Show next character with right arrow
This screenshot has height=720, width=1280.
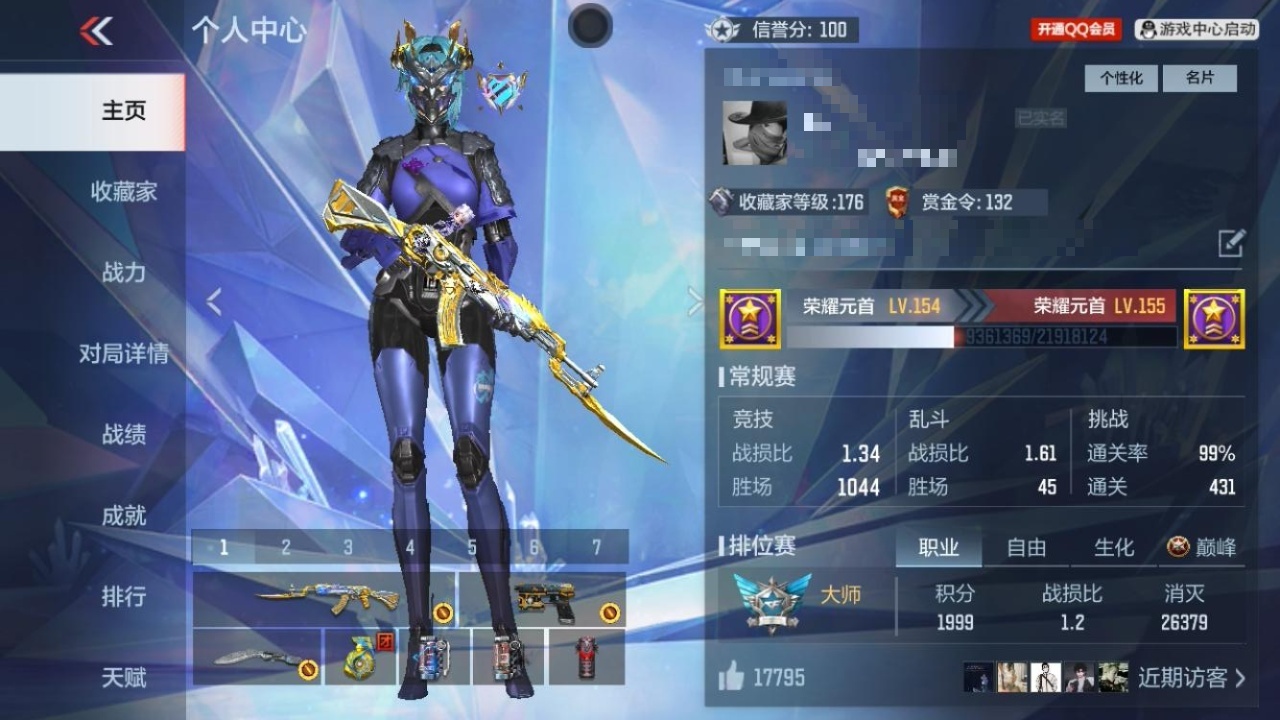click(694, 302)
